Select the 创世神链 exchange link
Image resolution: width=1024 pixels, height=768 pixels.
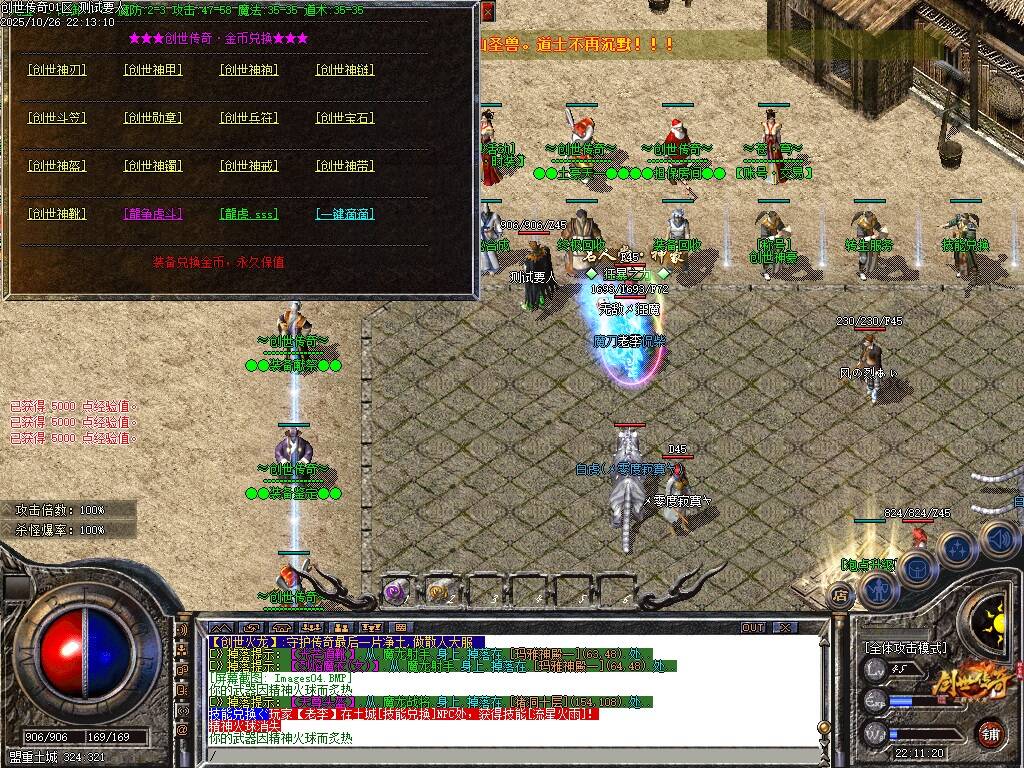[345, 70]
